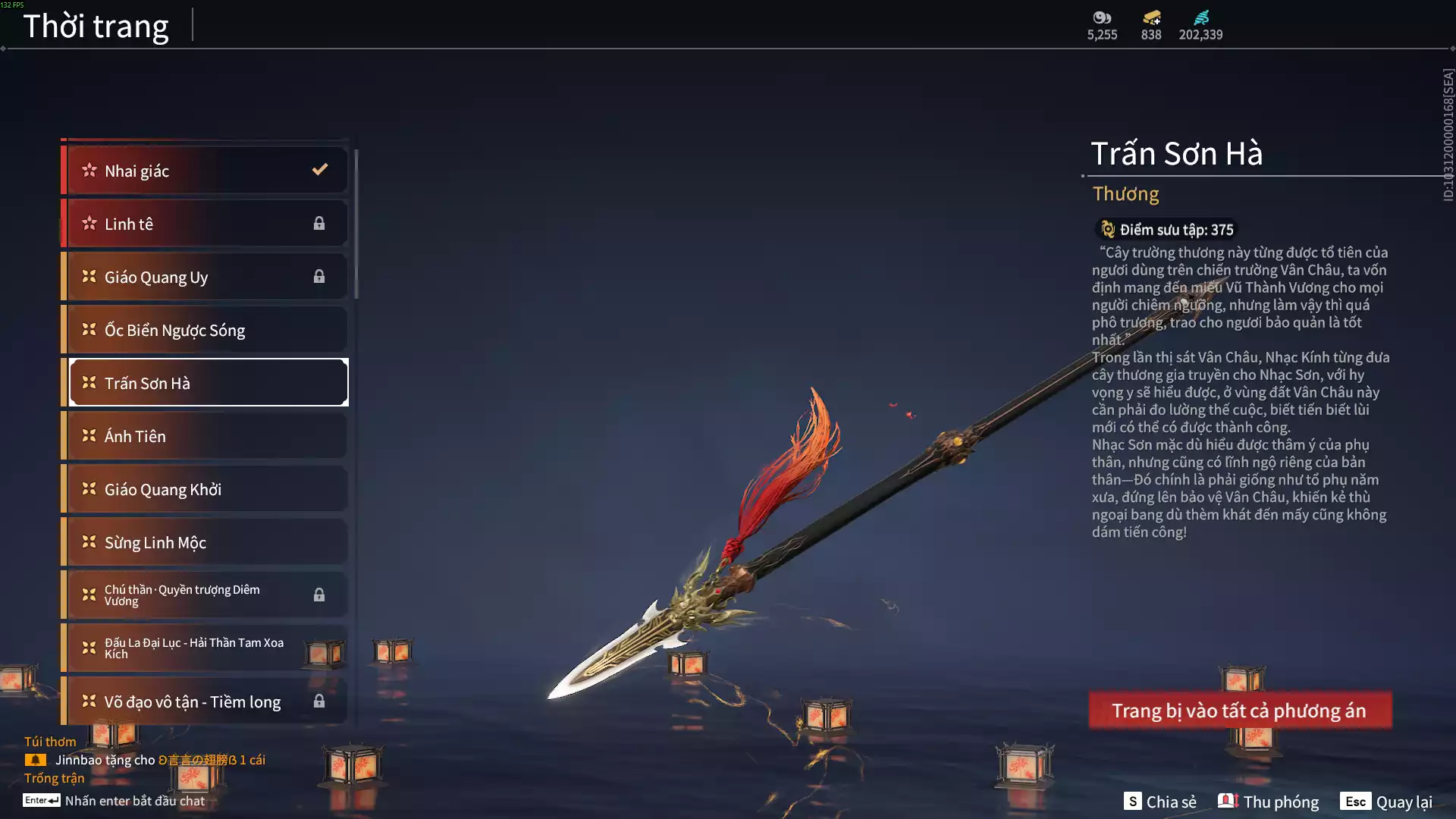This screenshot has height=819, width=1456.
Task: Click Trang bị vào tất cả phương án
Action: point(1240,711)
